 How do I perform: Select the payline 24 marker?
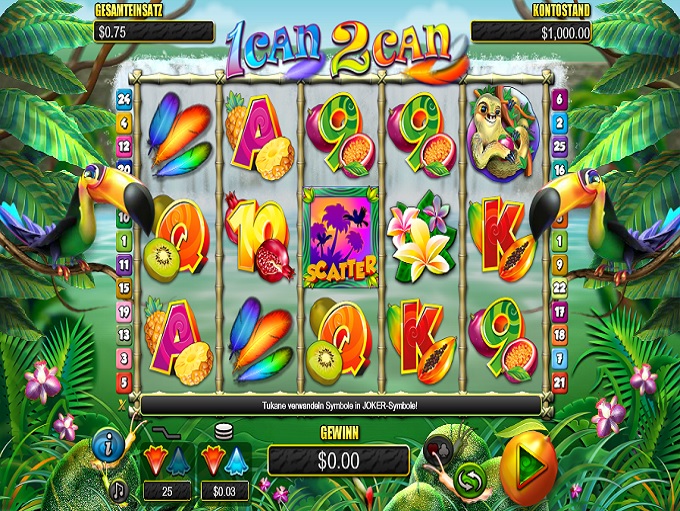[x=125, y=99]
